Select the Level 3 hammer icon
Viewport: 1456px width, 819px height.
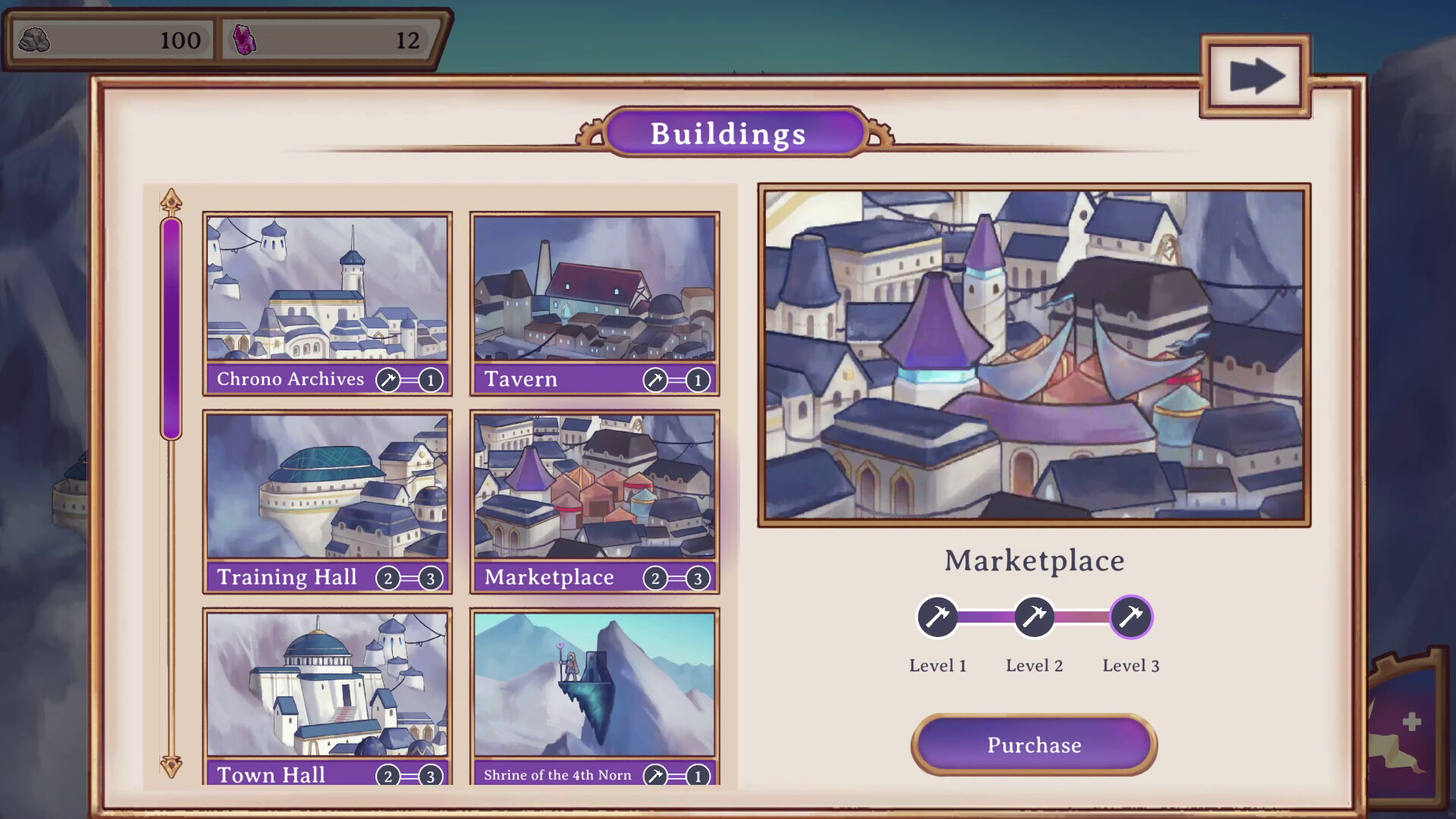[1131, 617]
